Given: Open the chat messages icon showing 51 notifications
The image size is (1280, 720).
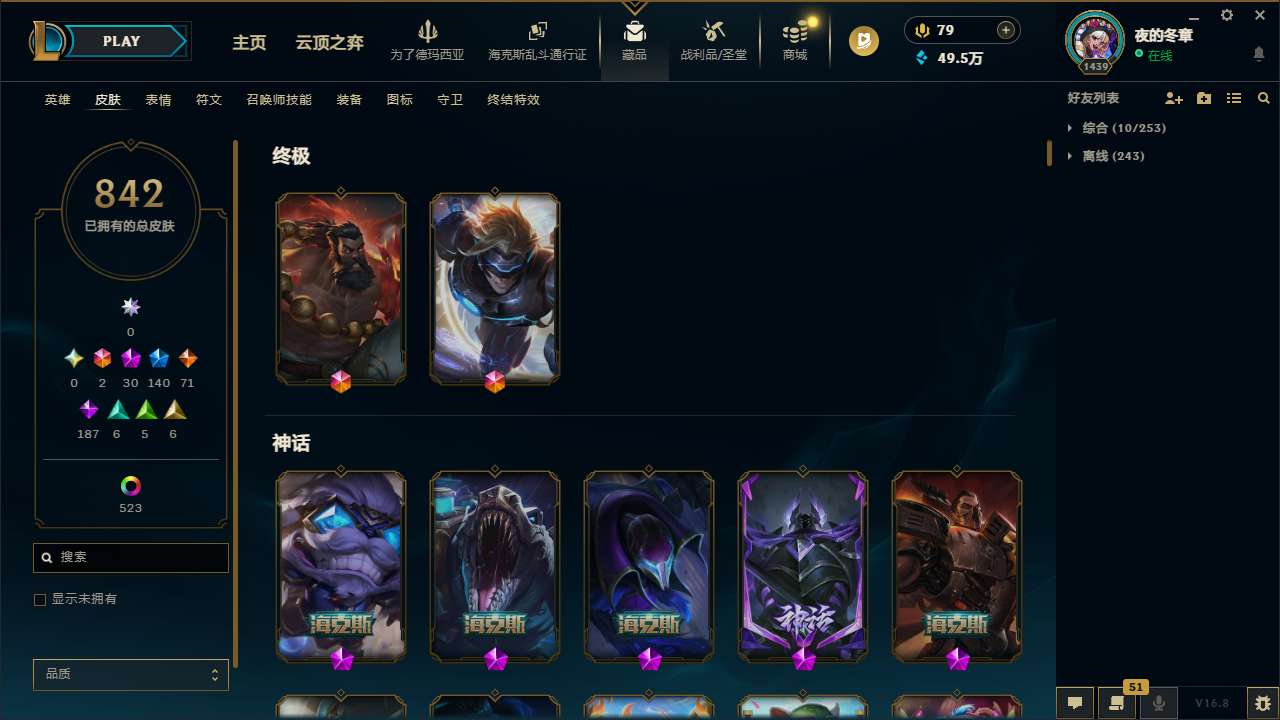Looking at the screenshot, I should (x=1117, y=703).
